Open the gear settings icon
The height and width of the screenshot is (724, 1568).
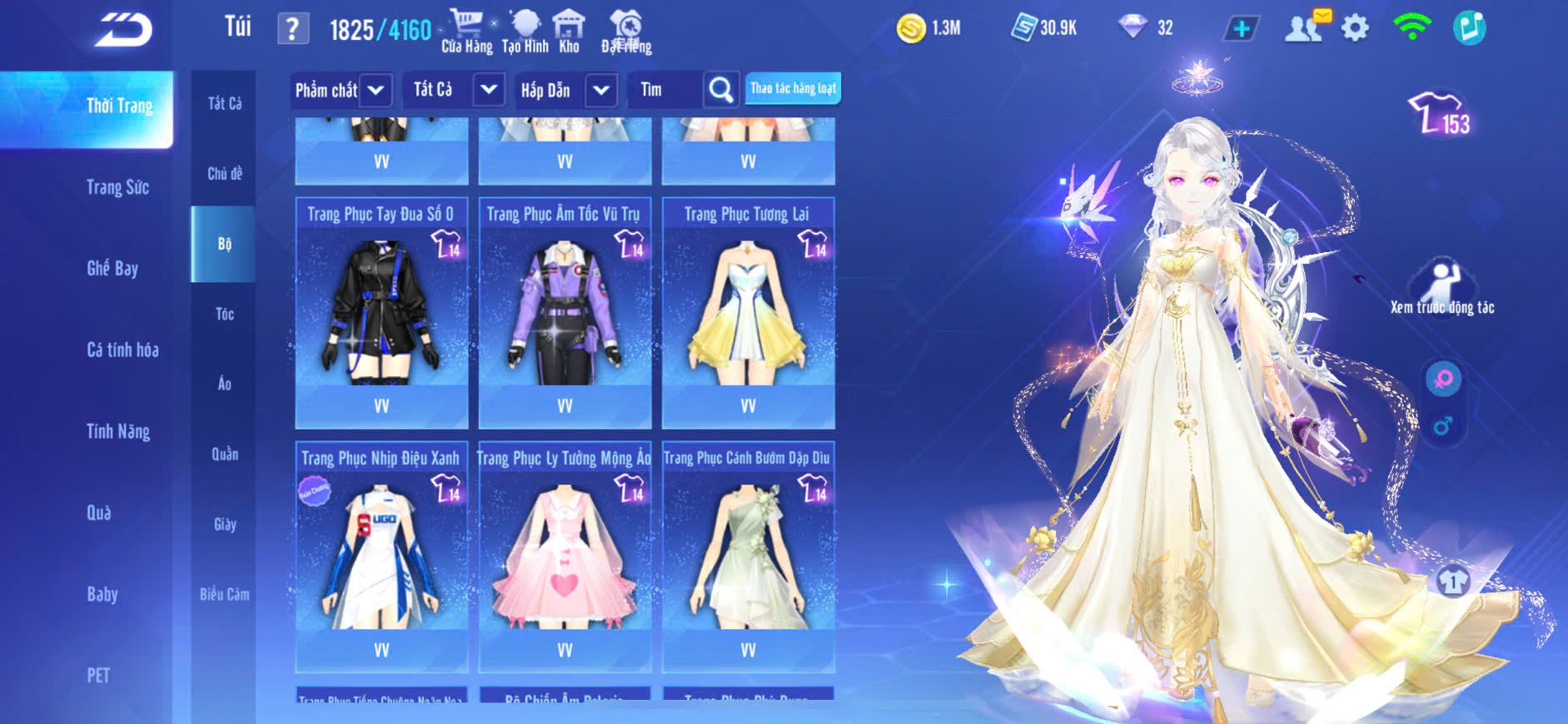(x=1355, y=28)
